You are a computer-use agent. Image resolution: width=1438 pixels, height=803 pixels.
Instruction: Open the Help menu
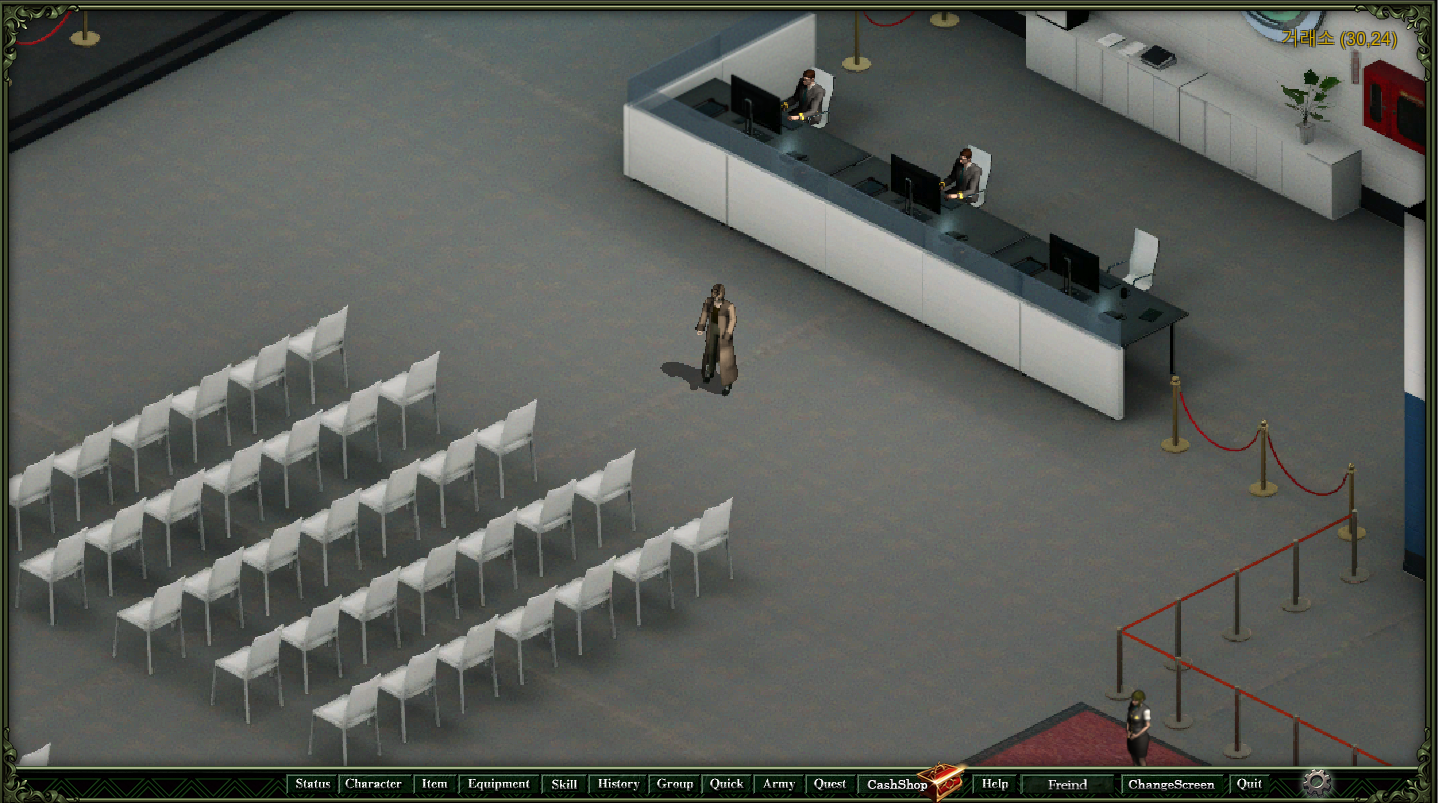click(994, 784)
